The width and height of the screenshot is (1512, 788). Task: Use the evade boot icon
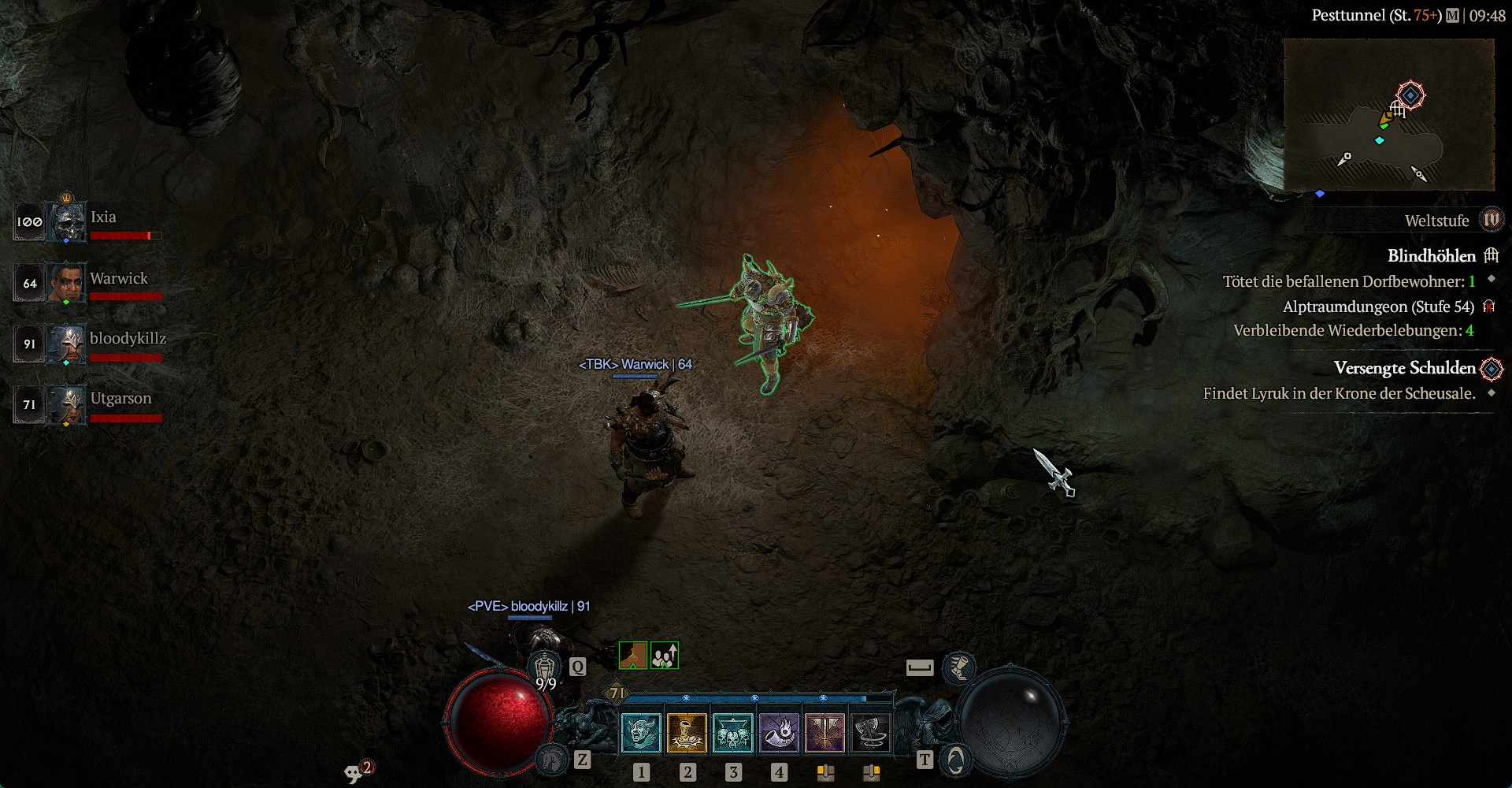click(958, 668)
